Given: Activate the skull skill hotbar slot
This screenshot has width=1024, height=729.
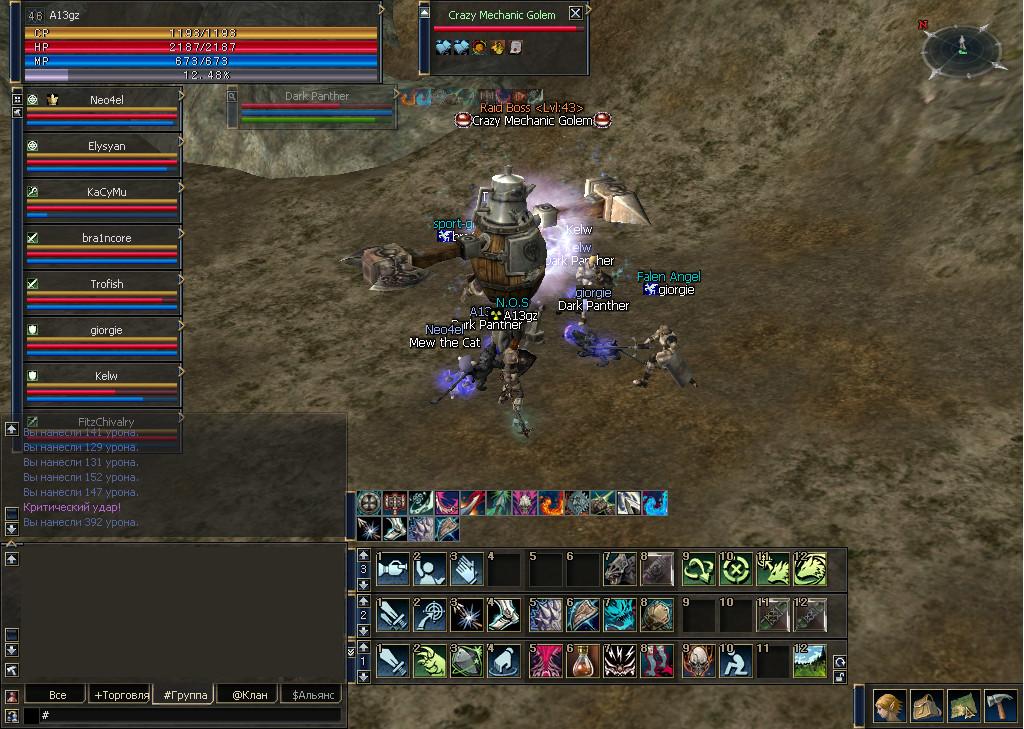Looking at the screenshot, I should click(x=699, y=662).
